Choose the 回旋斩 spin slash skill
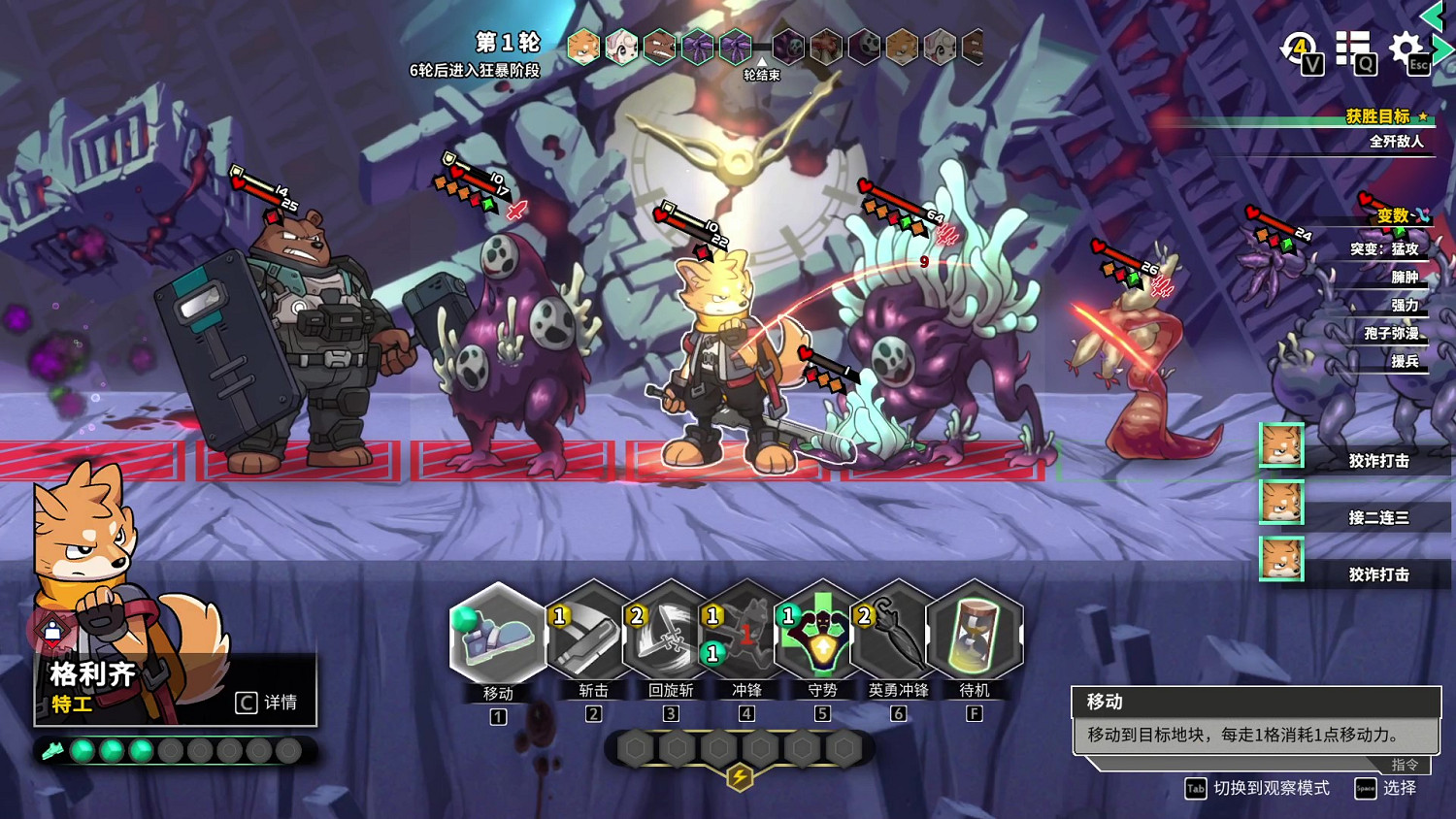1456x819 pixels. click(x=670, y=636)
